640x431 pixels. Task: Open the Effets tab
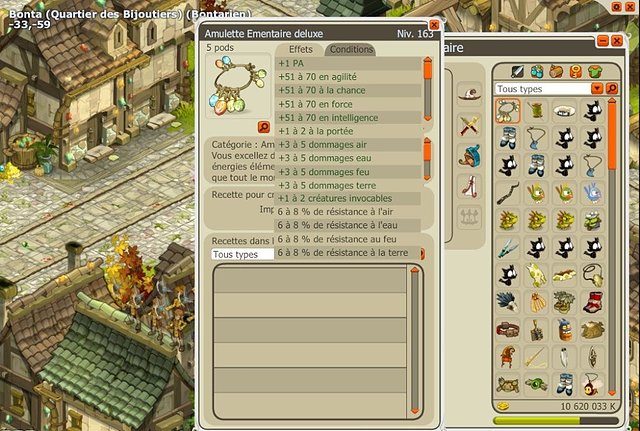click(x=300, y=49)
